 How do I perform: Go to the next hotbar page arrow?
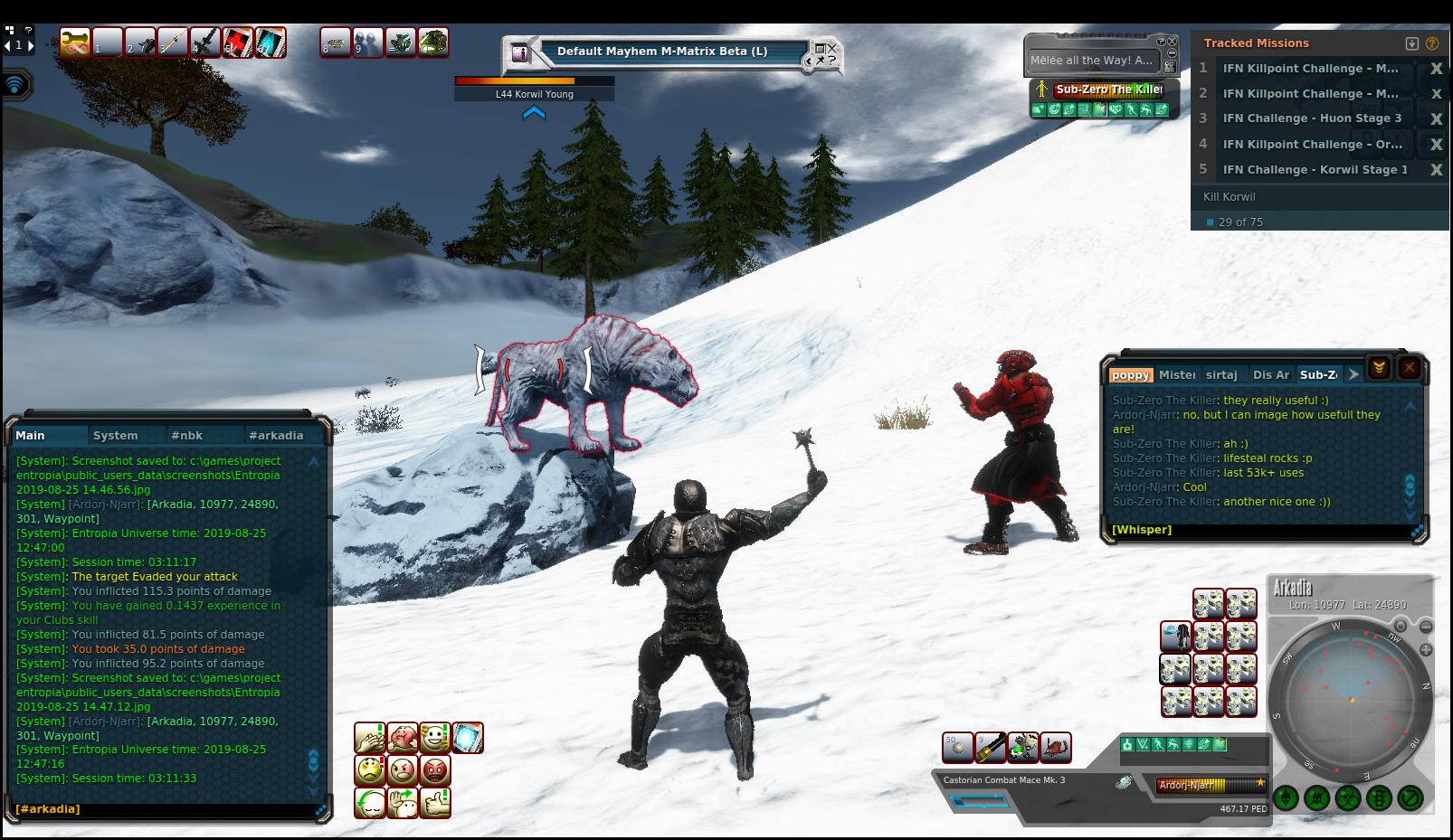pyautogui.click(x=32, y=44)
